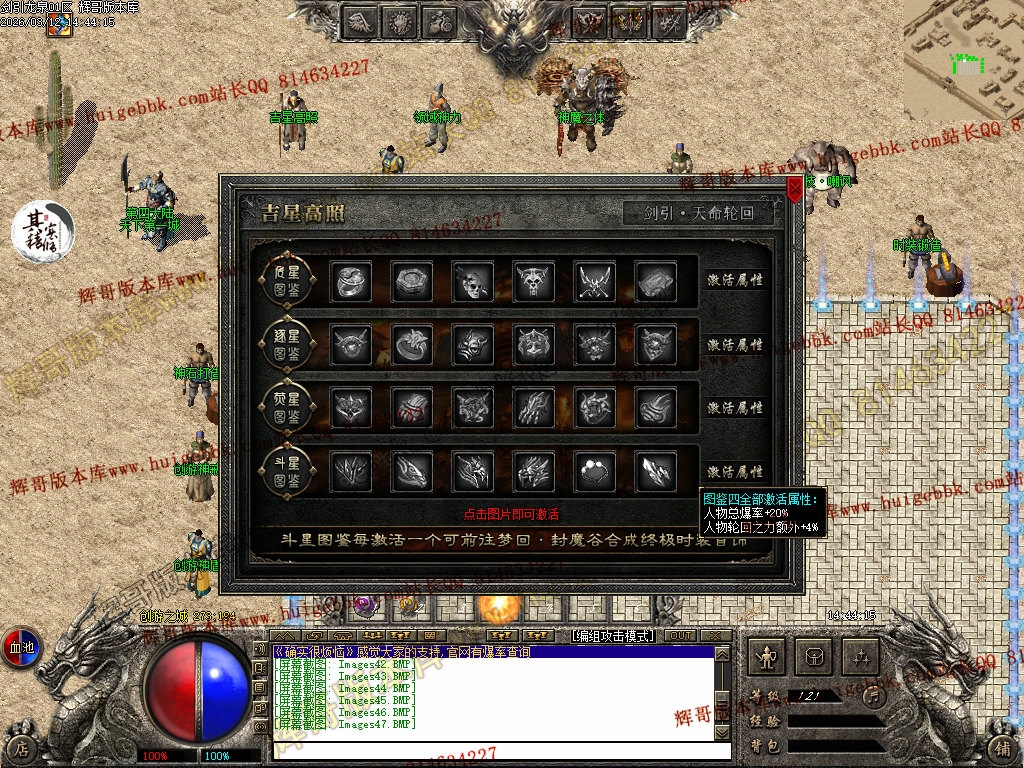Open the shop via 店 button

pyautogui.click(x=20, y=748)
